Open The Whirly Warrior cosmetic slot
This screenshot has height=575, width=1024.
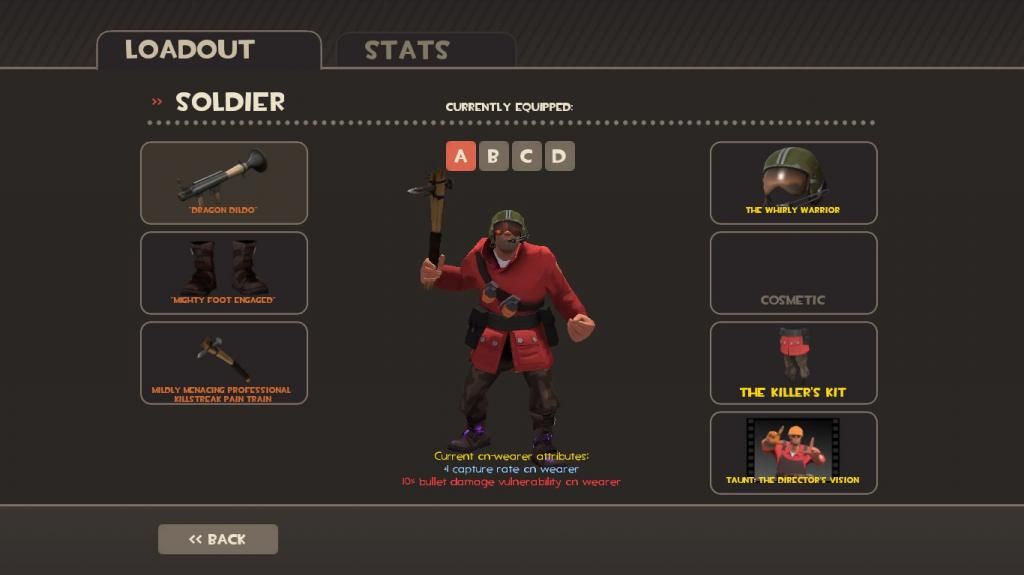click(793, 182)
